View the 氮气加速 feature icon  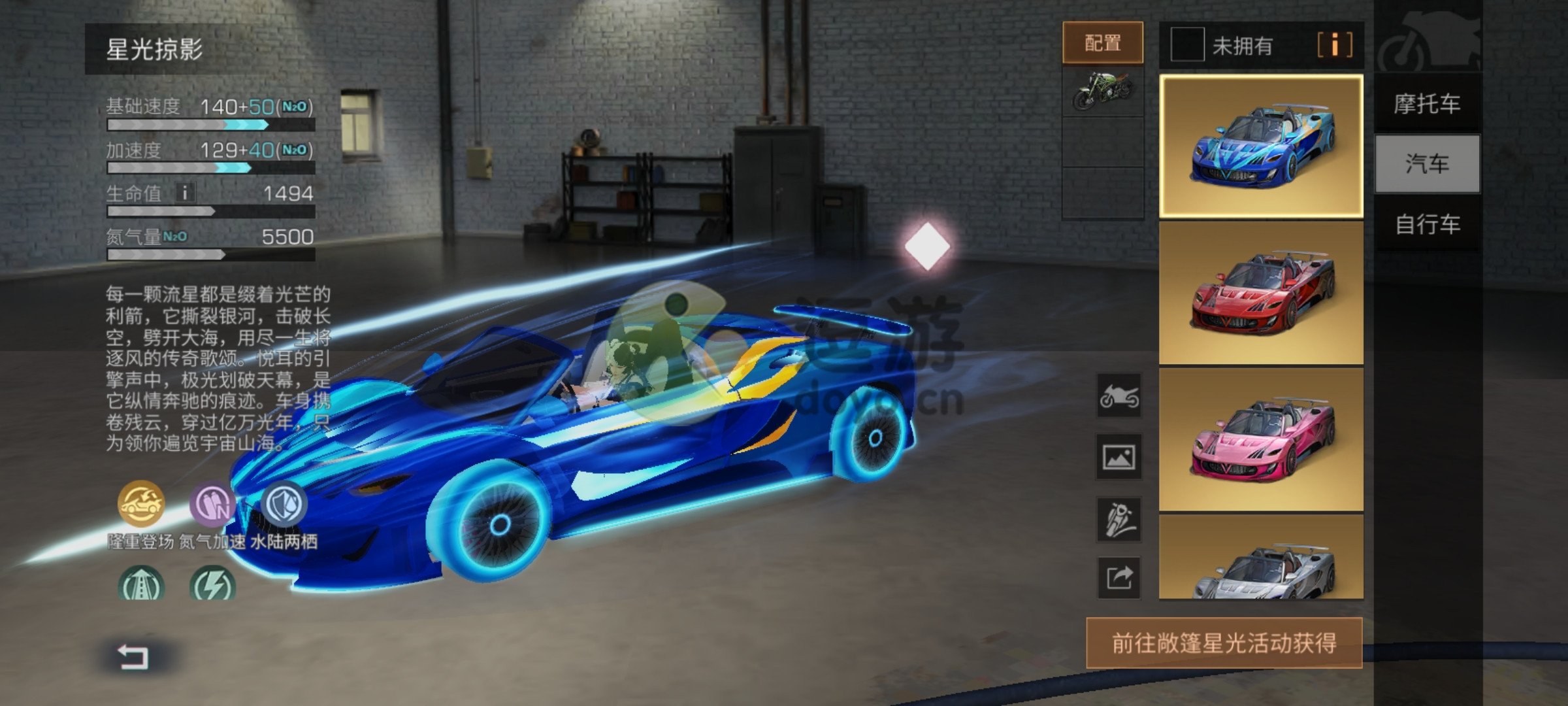click(x=212, y=503)
